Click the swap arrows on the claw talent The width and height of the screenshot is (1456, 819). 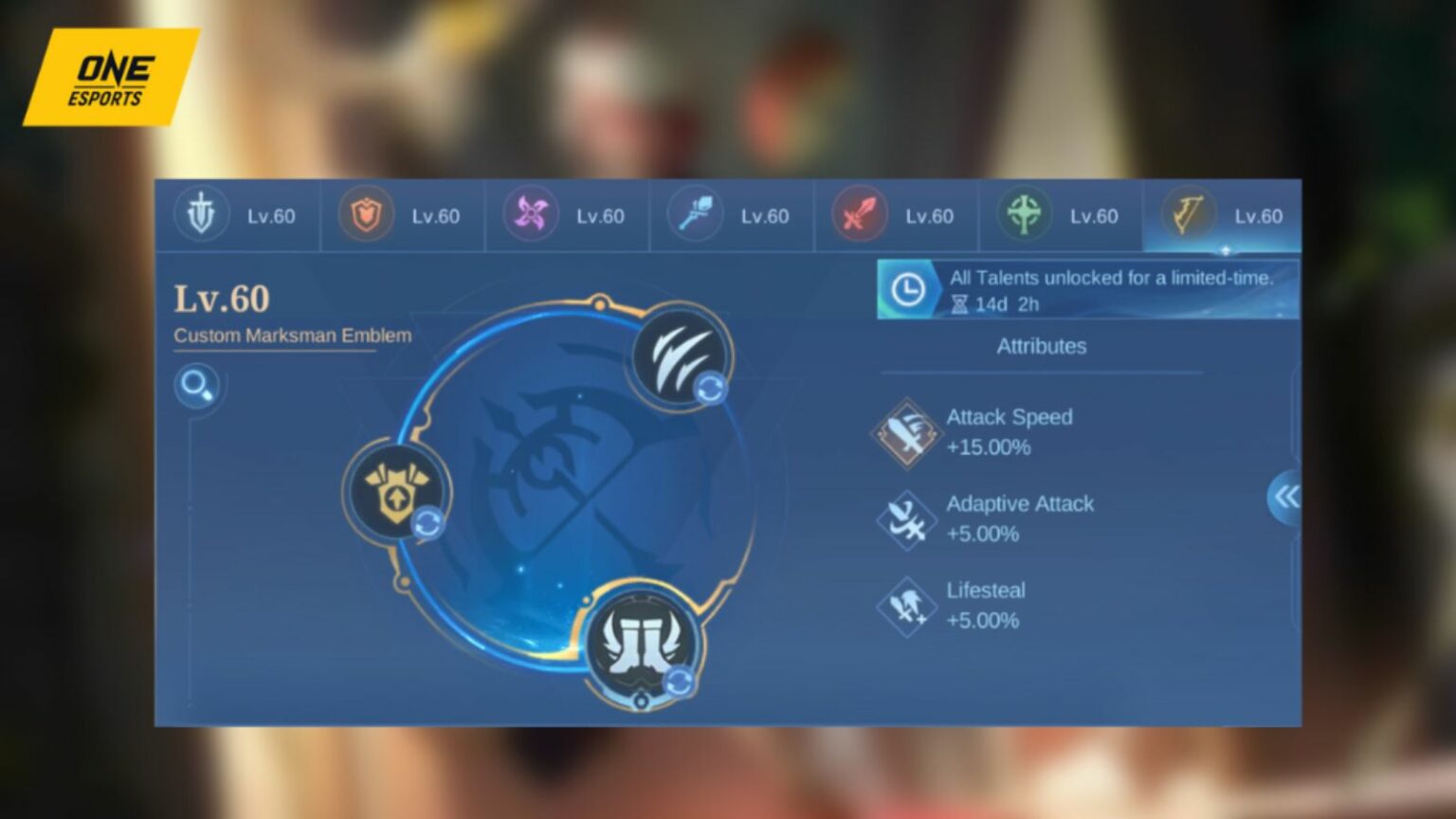(x=713, y=386)
